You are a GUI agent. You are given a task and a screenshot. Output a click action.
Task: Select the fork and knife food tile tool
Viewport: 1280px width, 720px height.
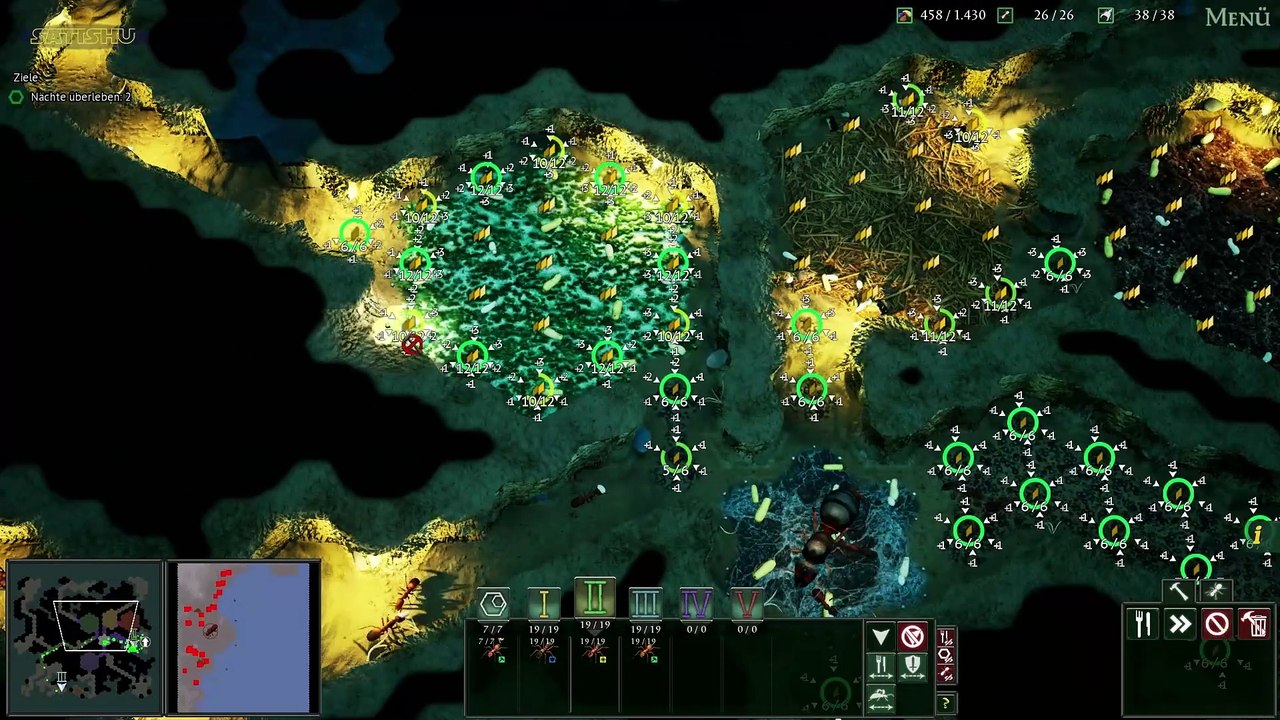(x=1143, y=624)
